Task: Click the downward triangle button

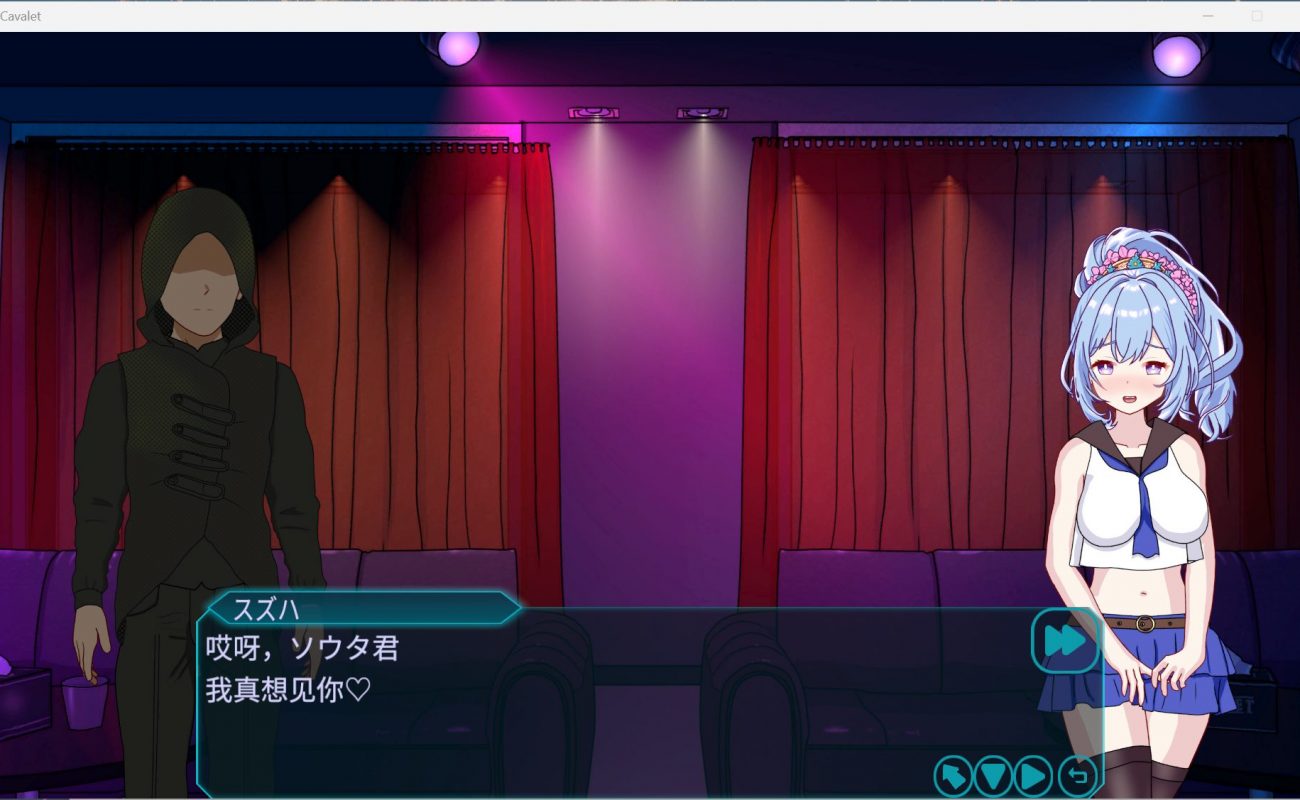Action: pos(994,775)
